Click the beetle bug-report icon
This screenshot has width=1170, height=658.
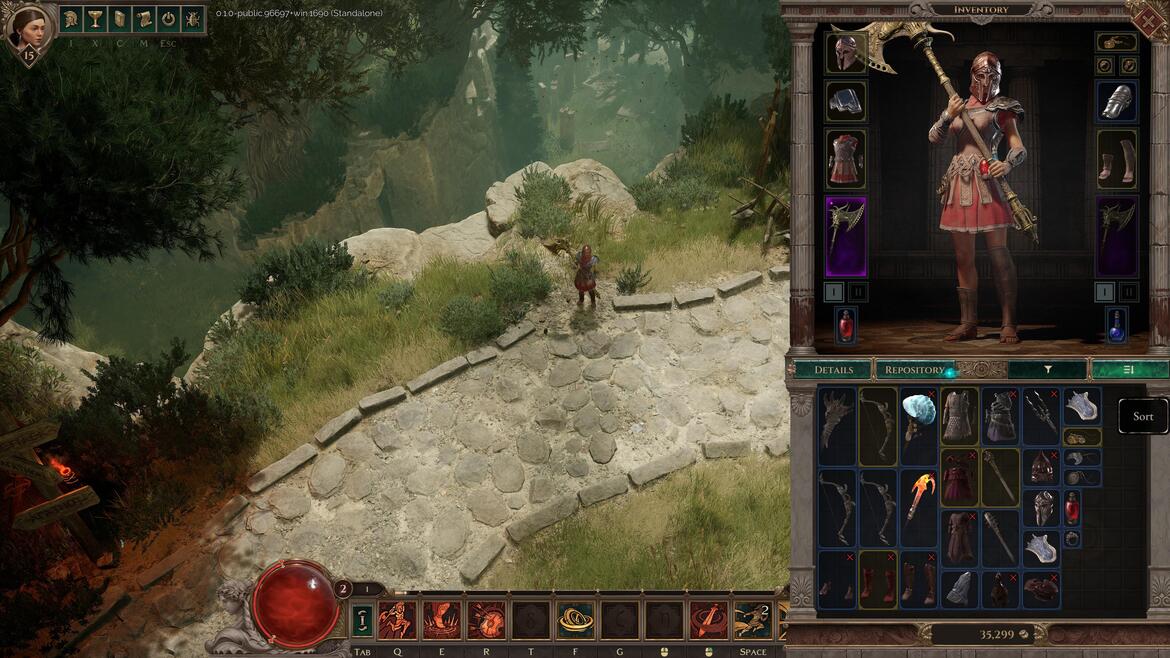point(192,19)
